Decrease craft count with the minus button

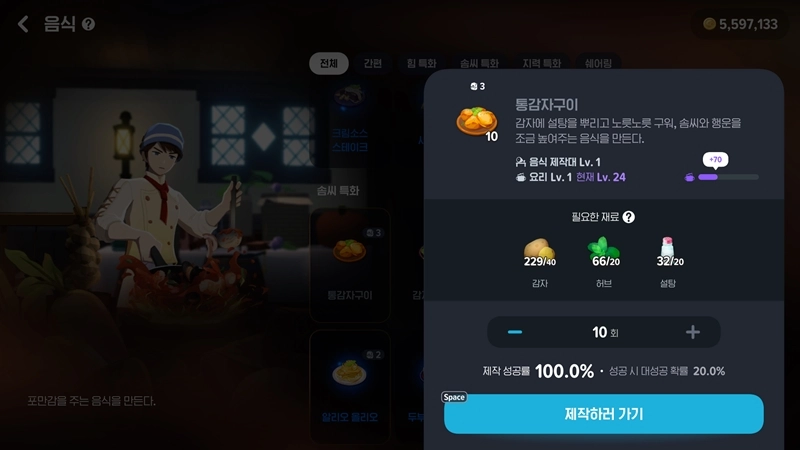tap(515, 332)
